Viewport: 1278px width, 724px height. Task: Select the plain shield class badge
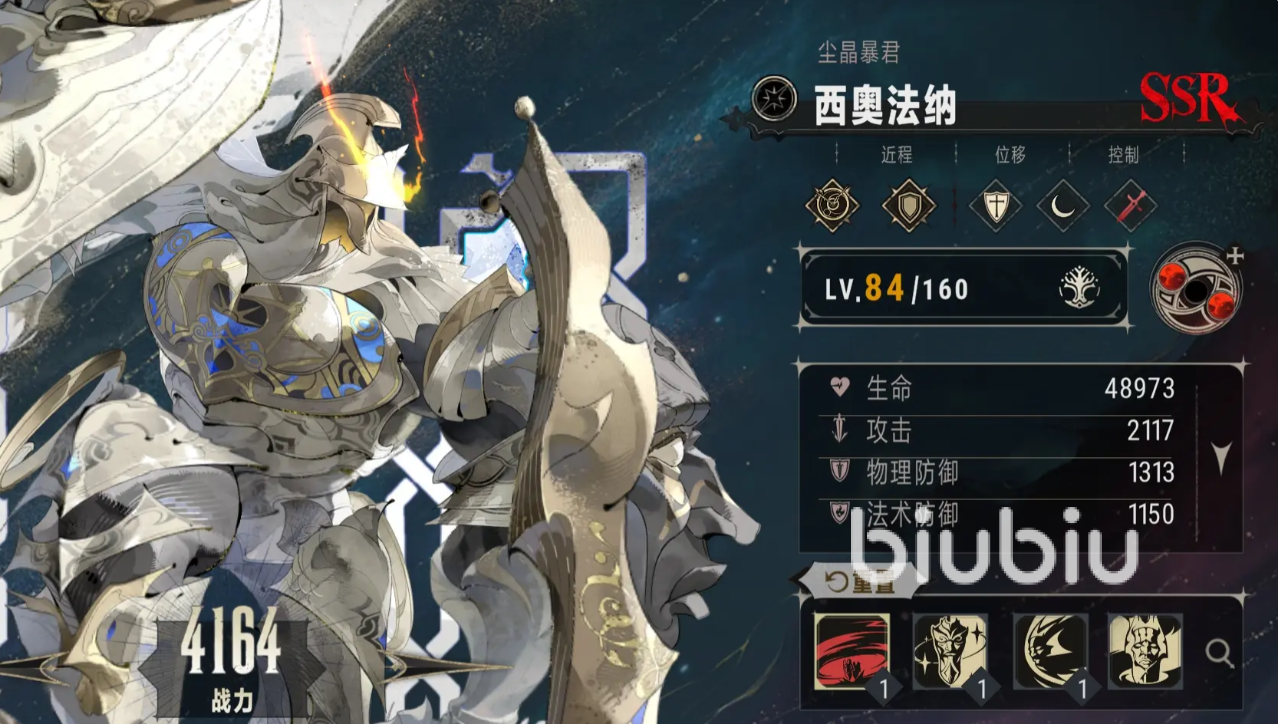pos(909,205)
